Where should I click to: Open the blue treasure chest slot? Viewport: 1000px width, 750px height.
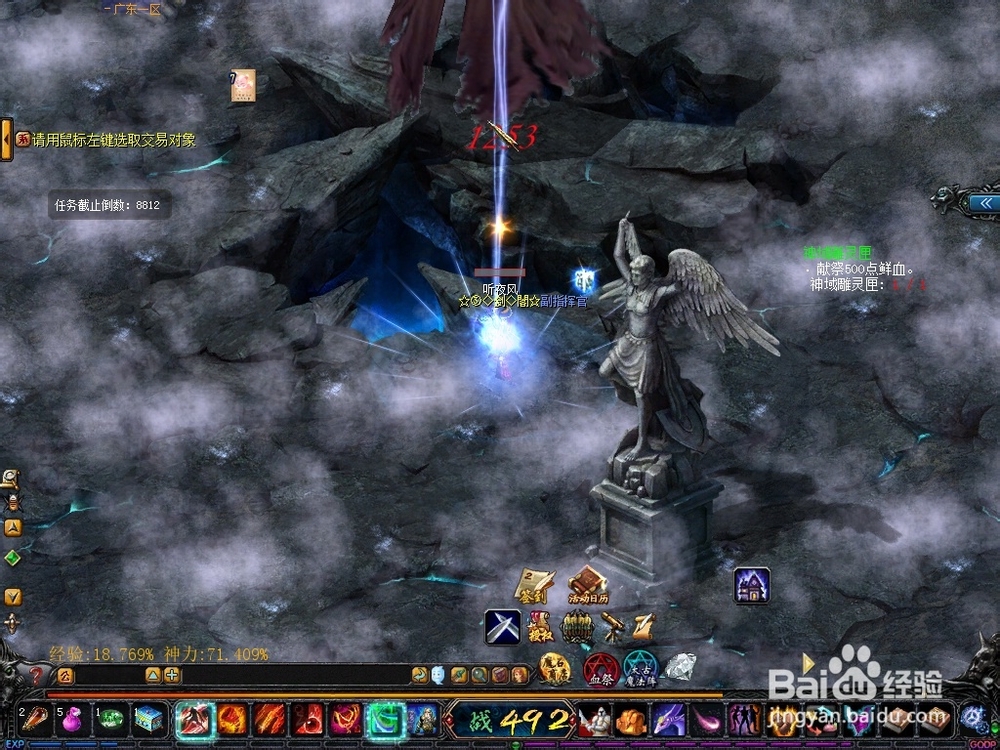149,718
